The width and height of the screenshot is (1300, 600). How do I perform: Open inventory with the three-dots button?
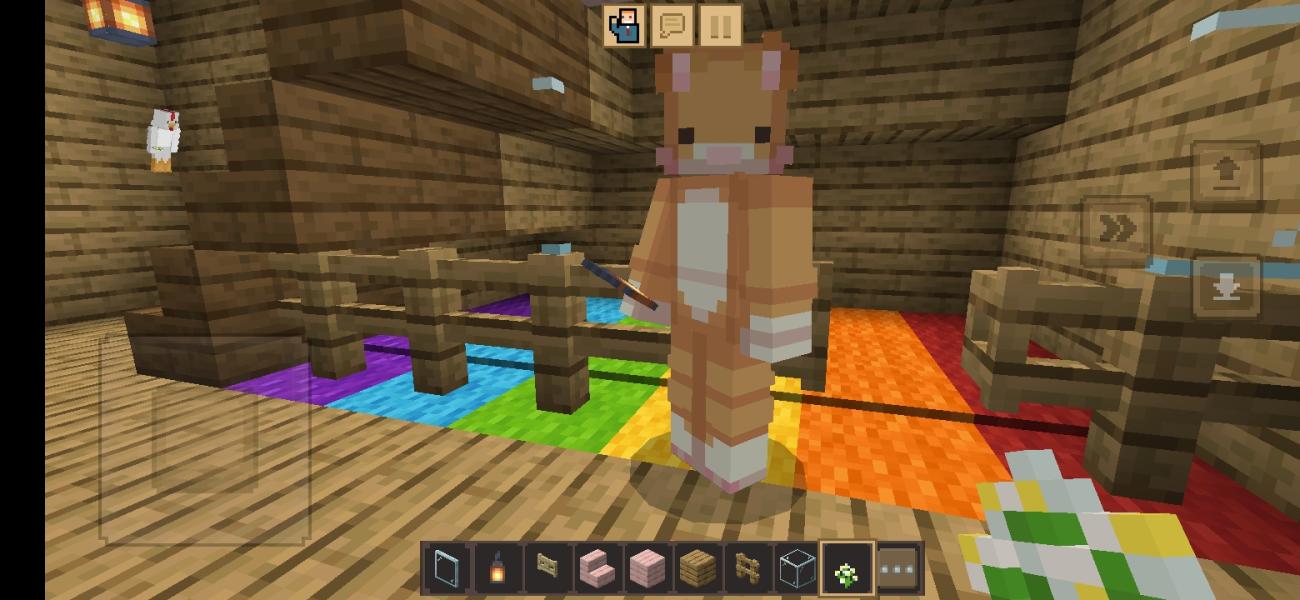click(898, 569)
